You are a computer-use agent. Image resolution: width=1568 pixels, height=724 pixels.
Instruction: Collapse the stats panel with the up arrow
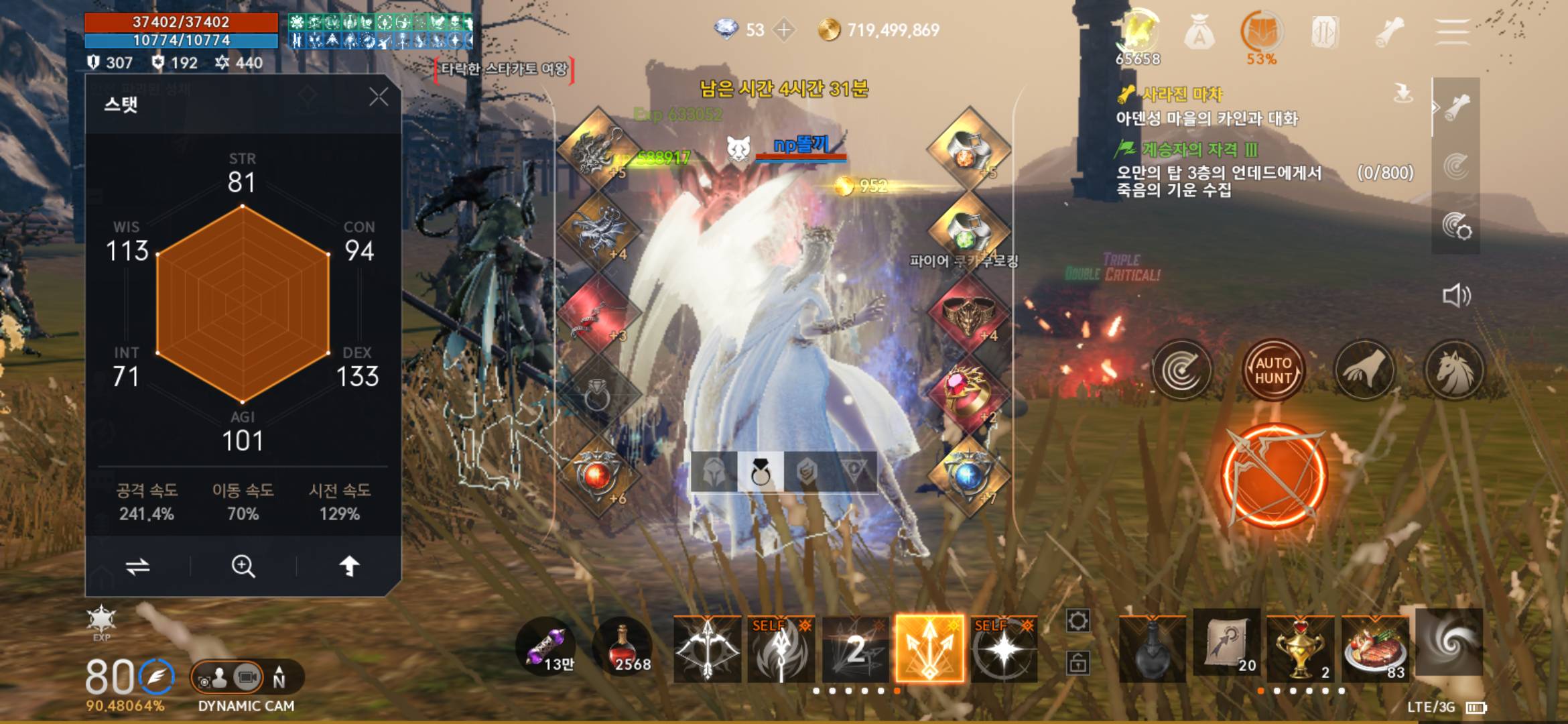(x=348, y=565)
